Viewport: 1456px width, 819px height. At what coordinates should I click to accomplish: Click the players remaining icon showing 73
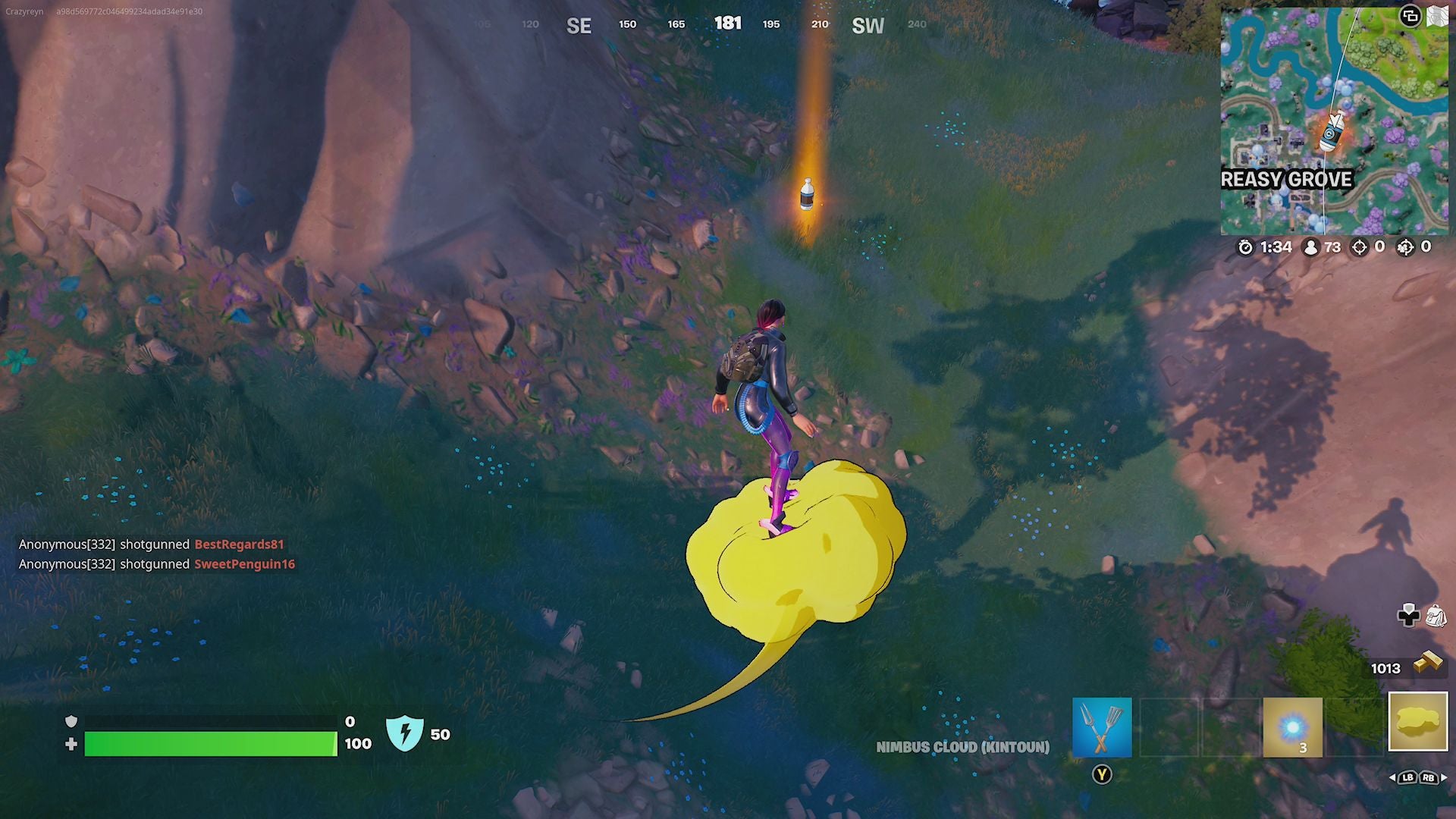tap(1310, 247)
